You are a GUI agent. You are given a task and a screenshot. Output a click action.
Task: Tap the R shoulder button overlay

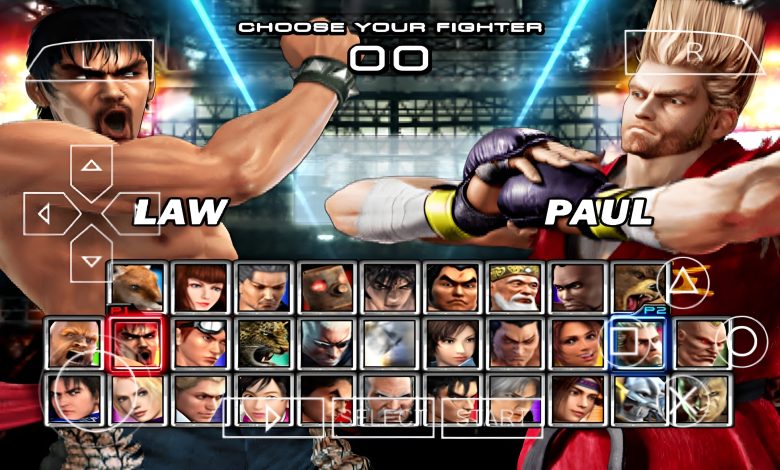point(692,52)
